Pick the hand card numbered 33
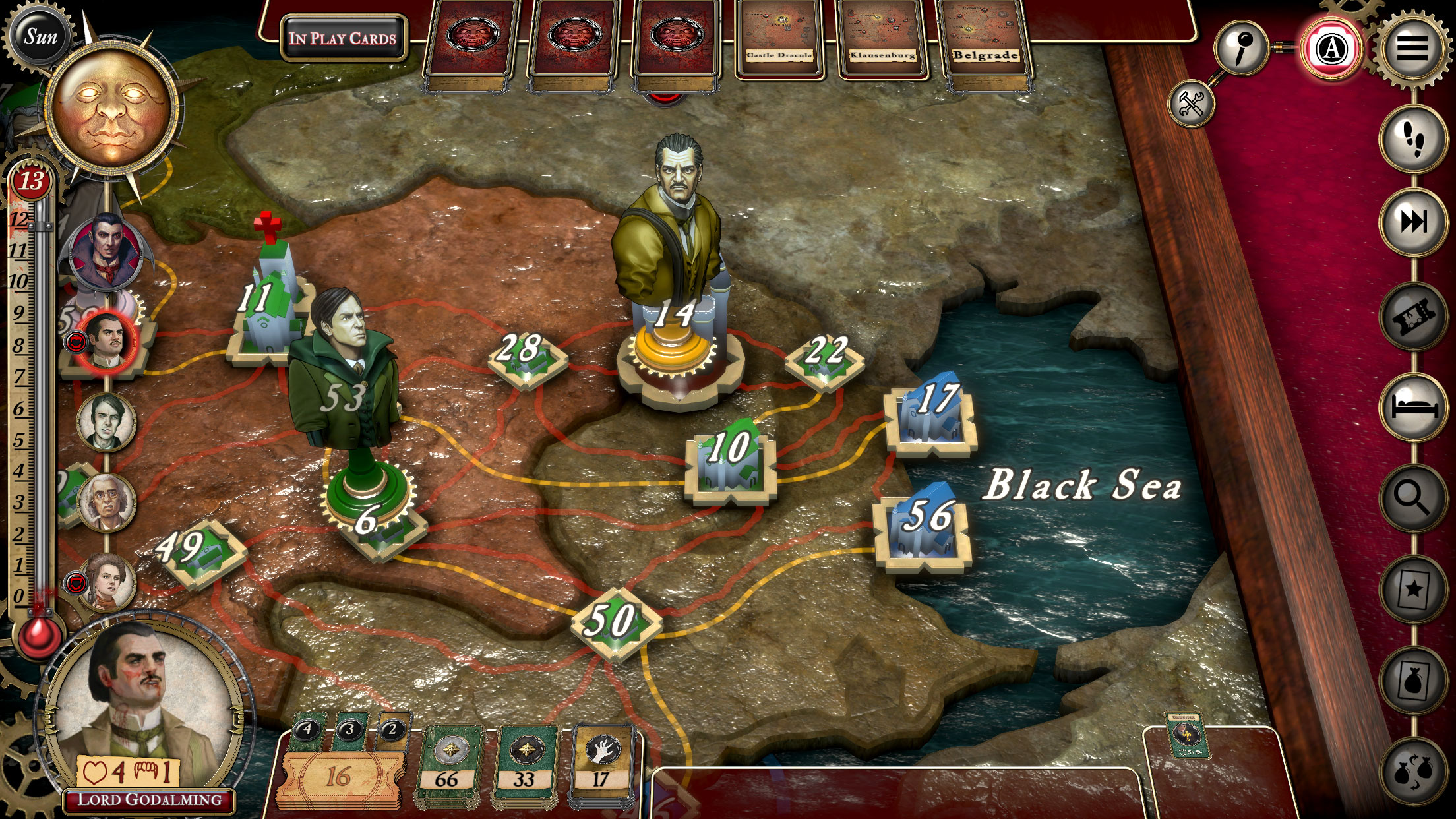The width and height of the screenshot is (1456, 819). pos(525,765)
